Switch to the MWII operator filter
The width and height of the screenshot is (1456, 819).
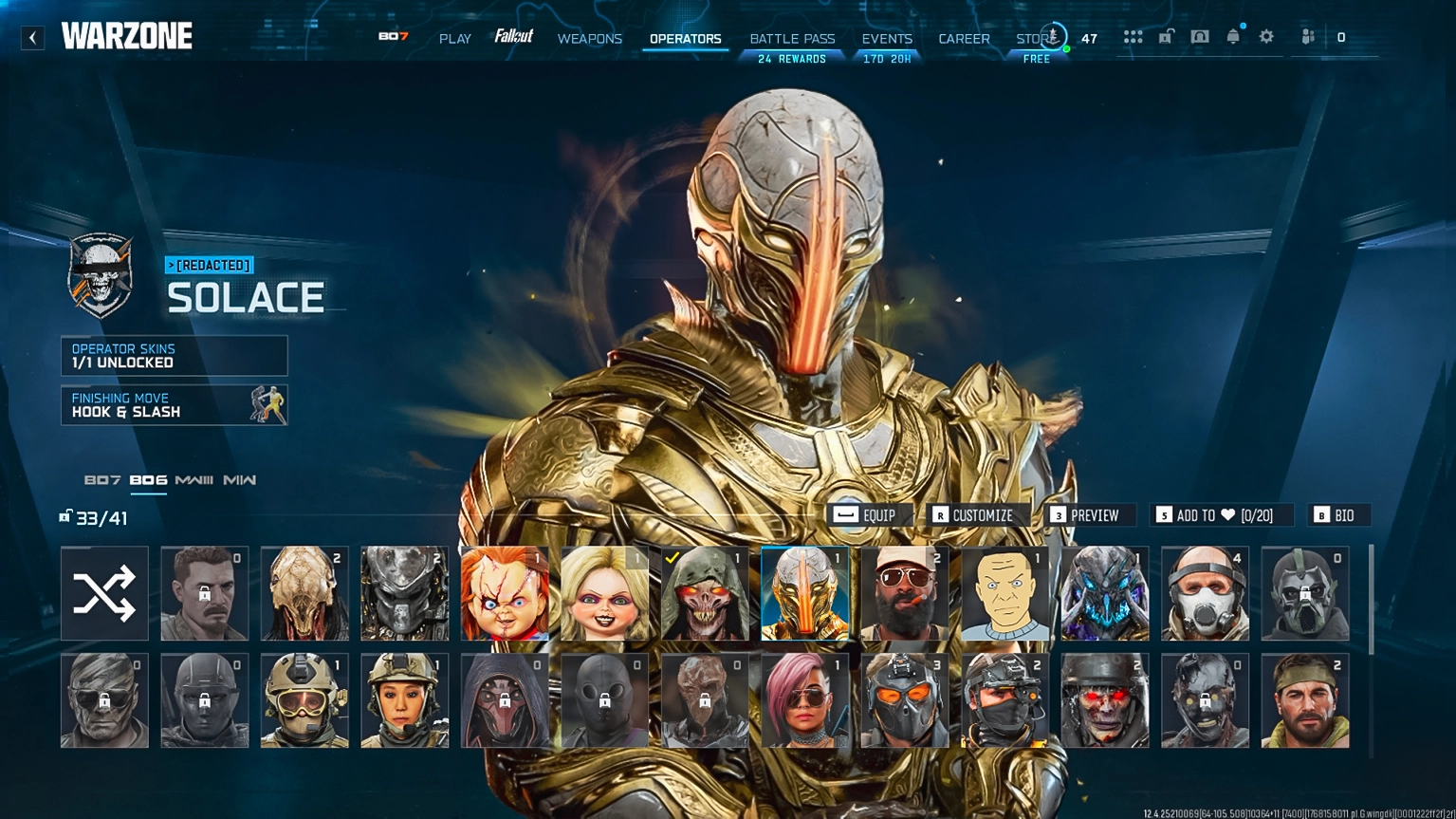click(x=240, y=480)
